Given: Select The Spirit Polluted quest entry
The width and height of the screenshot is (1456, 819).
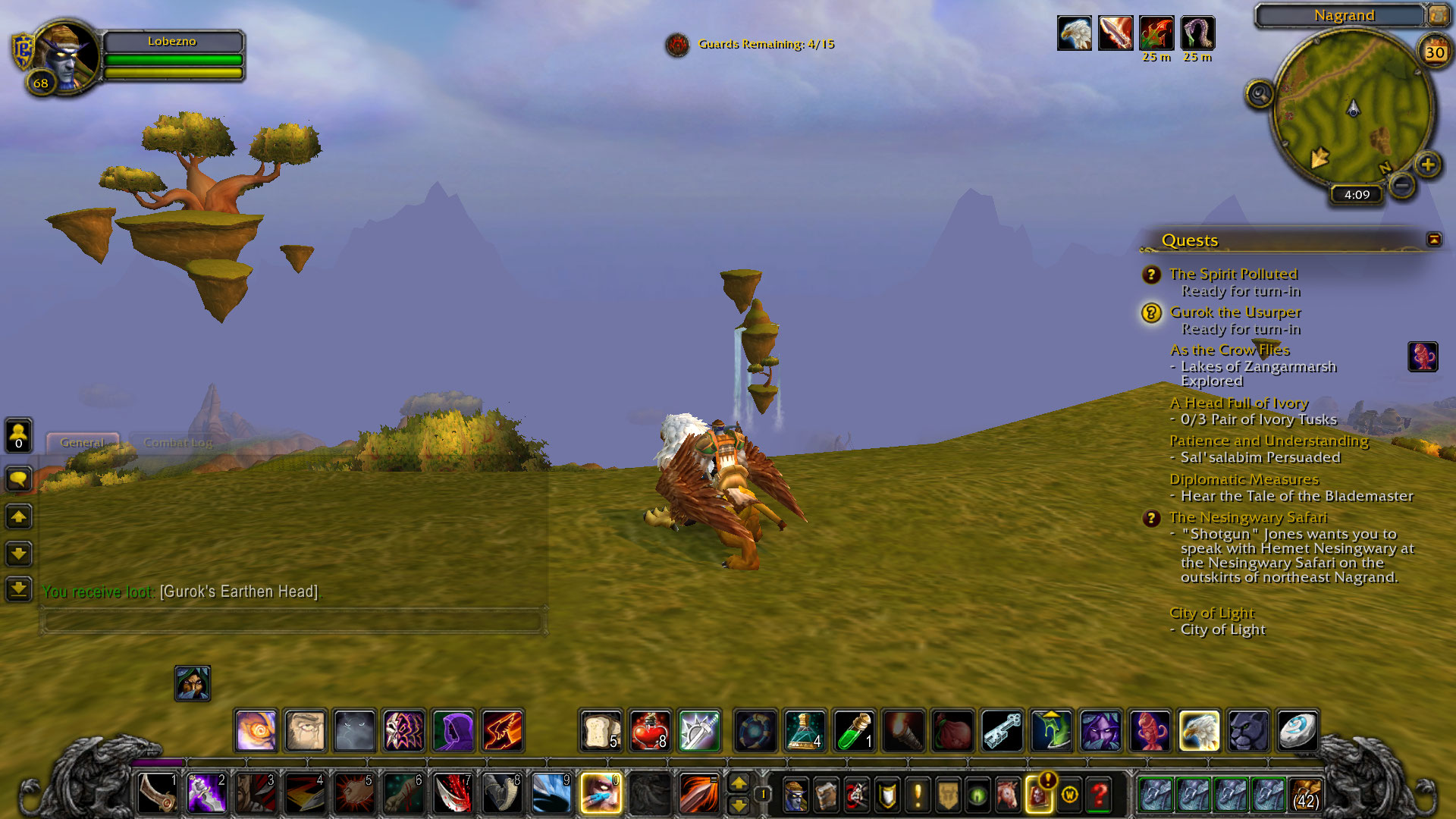Looking at the screenshot, I should pos(1233,274).
